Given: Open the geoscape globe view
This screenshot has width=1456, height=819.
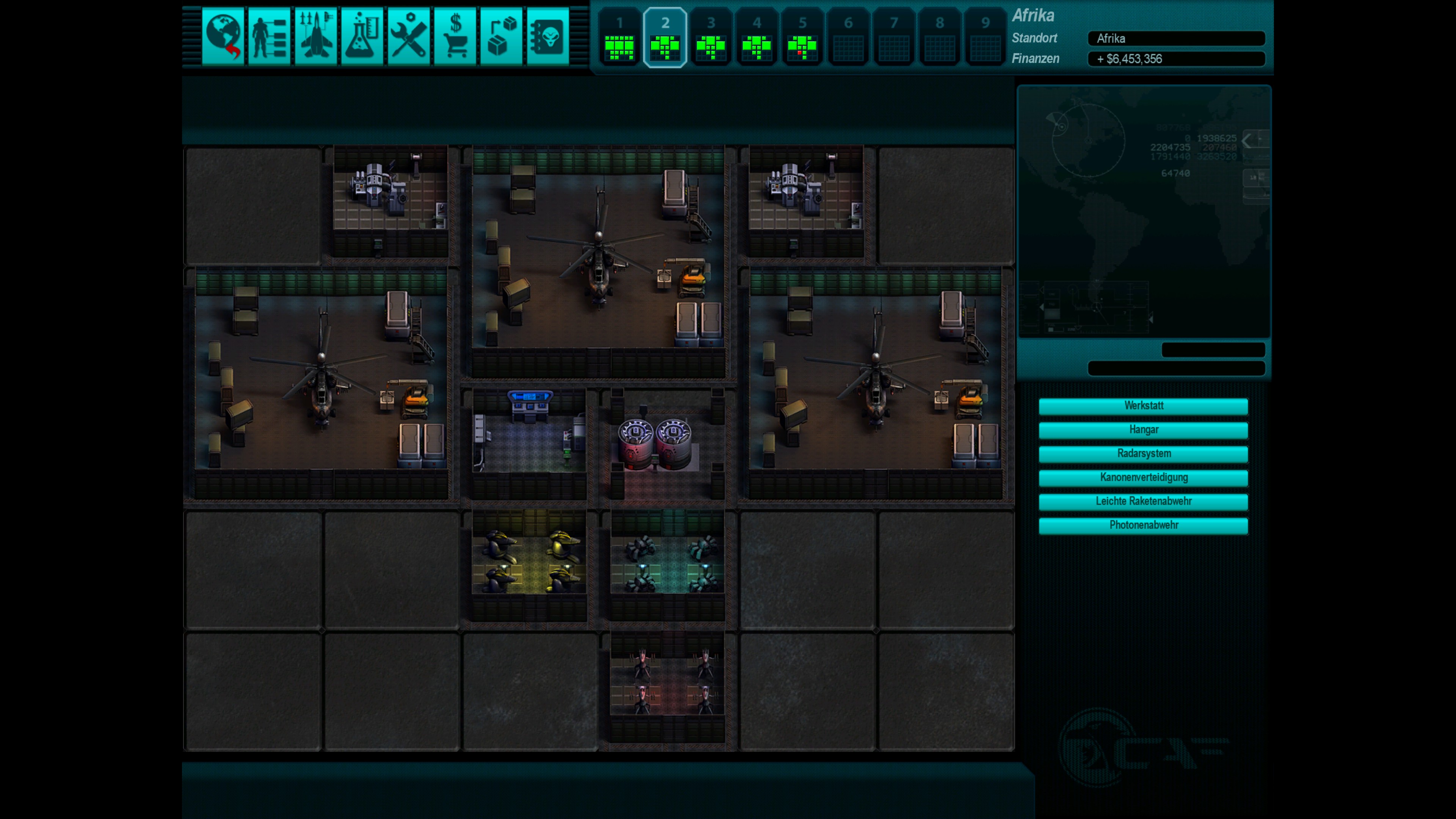Looking at the screenshot, I should tap(223, 37).
